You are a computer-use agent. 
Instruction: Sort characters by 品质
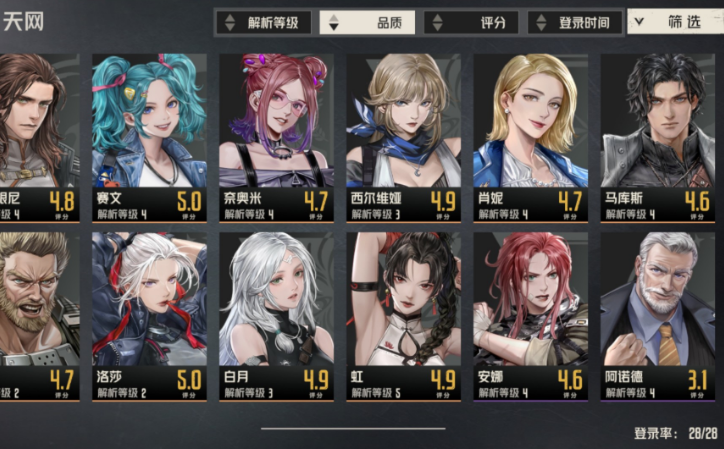click(368, 22)
